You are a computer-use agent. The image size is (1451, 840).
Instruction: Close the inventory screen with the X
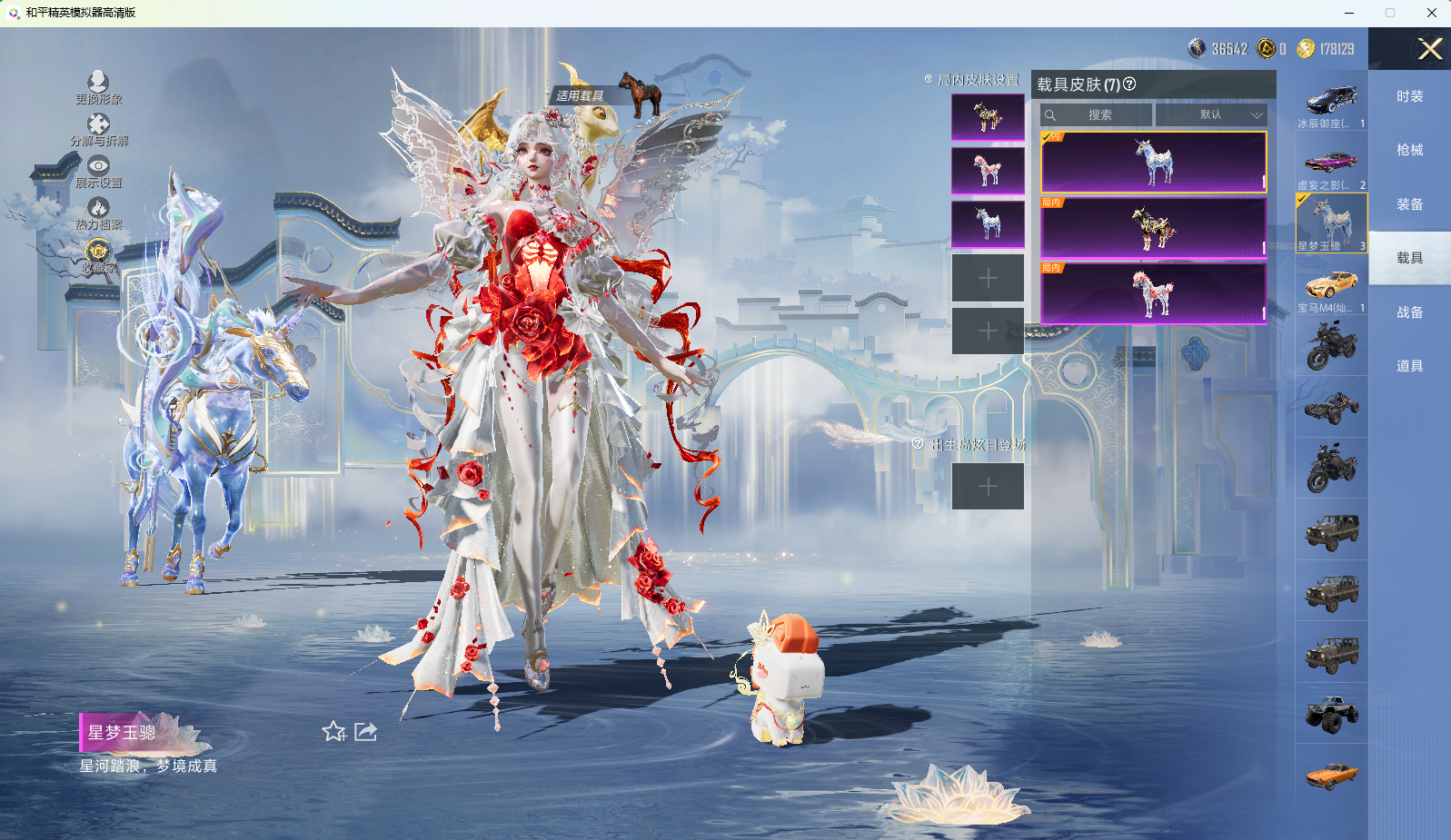pos(1430,49)
